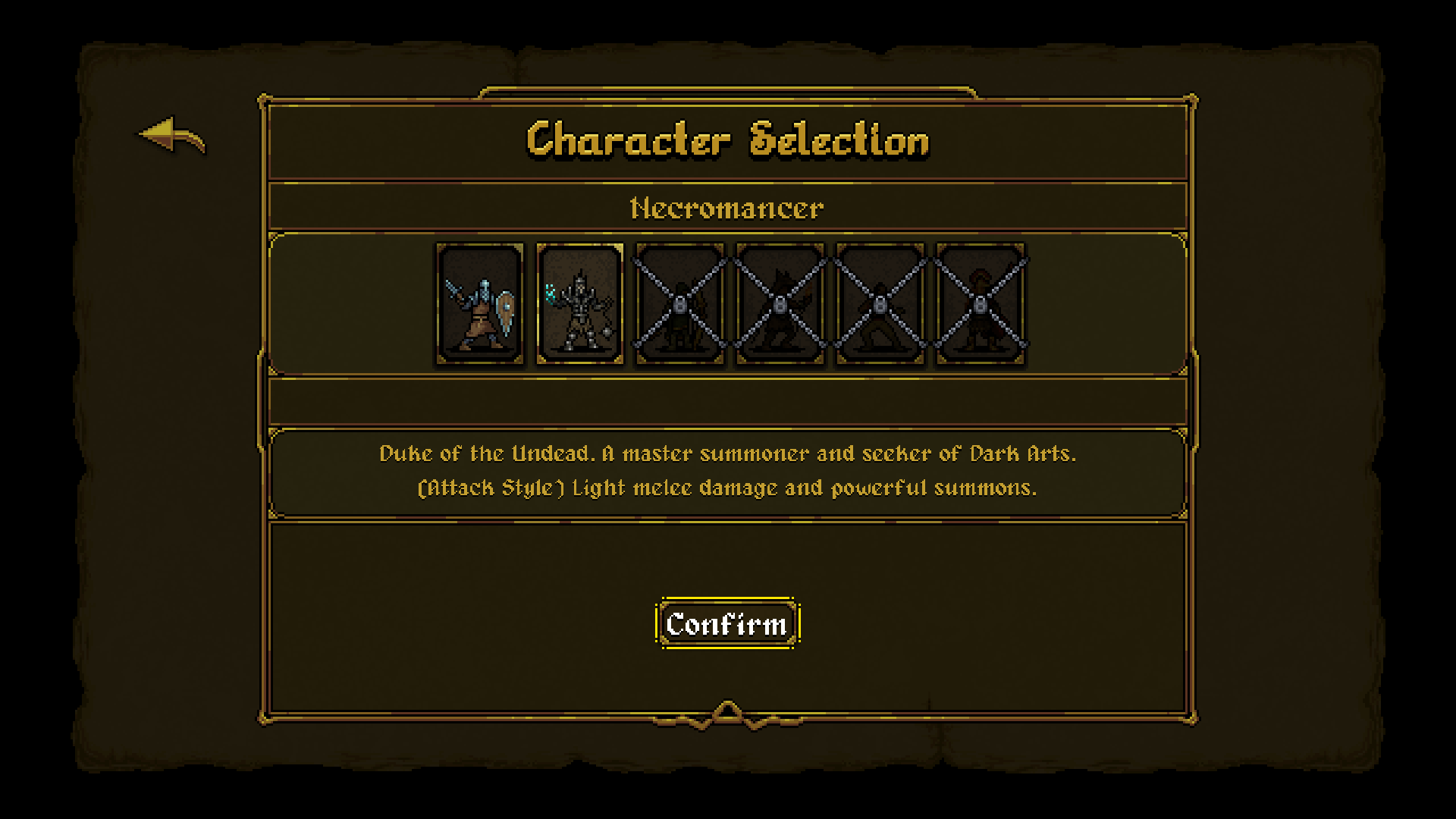
Task: Click the Duke of the Undead description text
Action: (x=727, y=454)
